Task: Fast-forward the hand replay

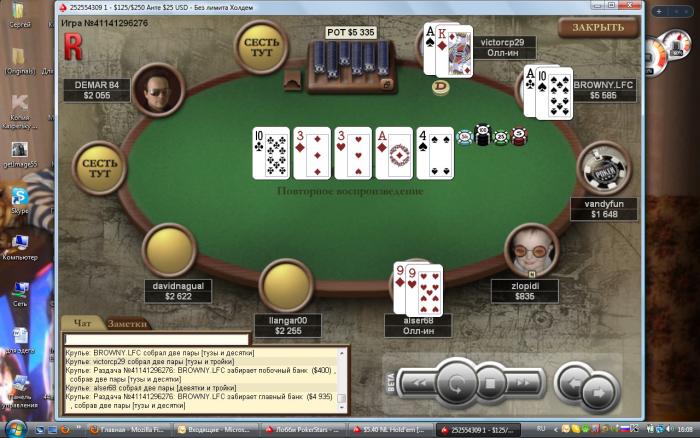Action: point(523,381)
